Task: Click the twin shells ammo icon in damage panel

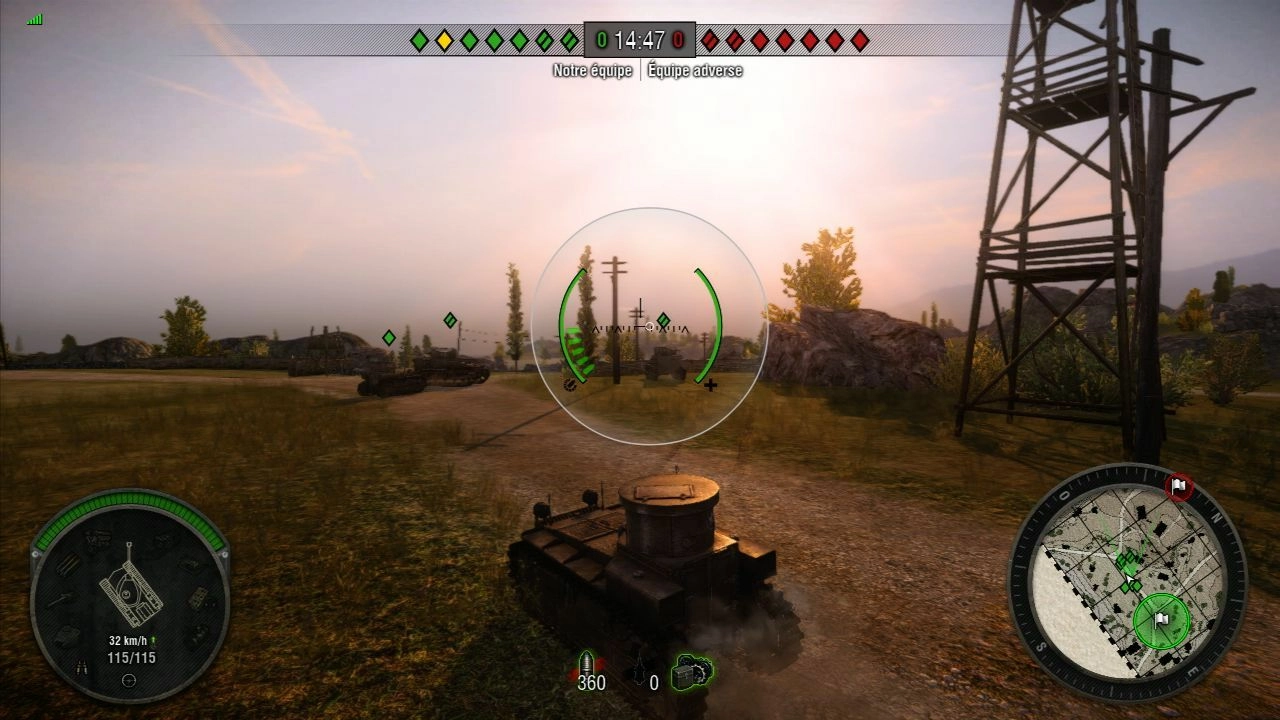Action: (82, 667)
